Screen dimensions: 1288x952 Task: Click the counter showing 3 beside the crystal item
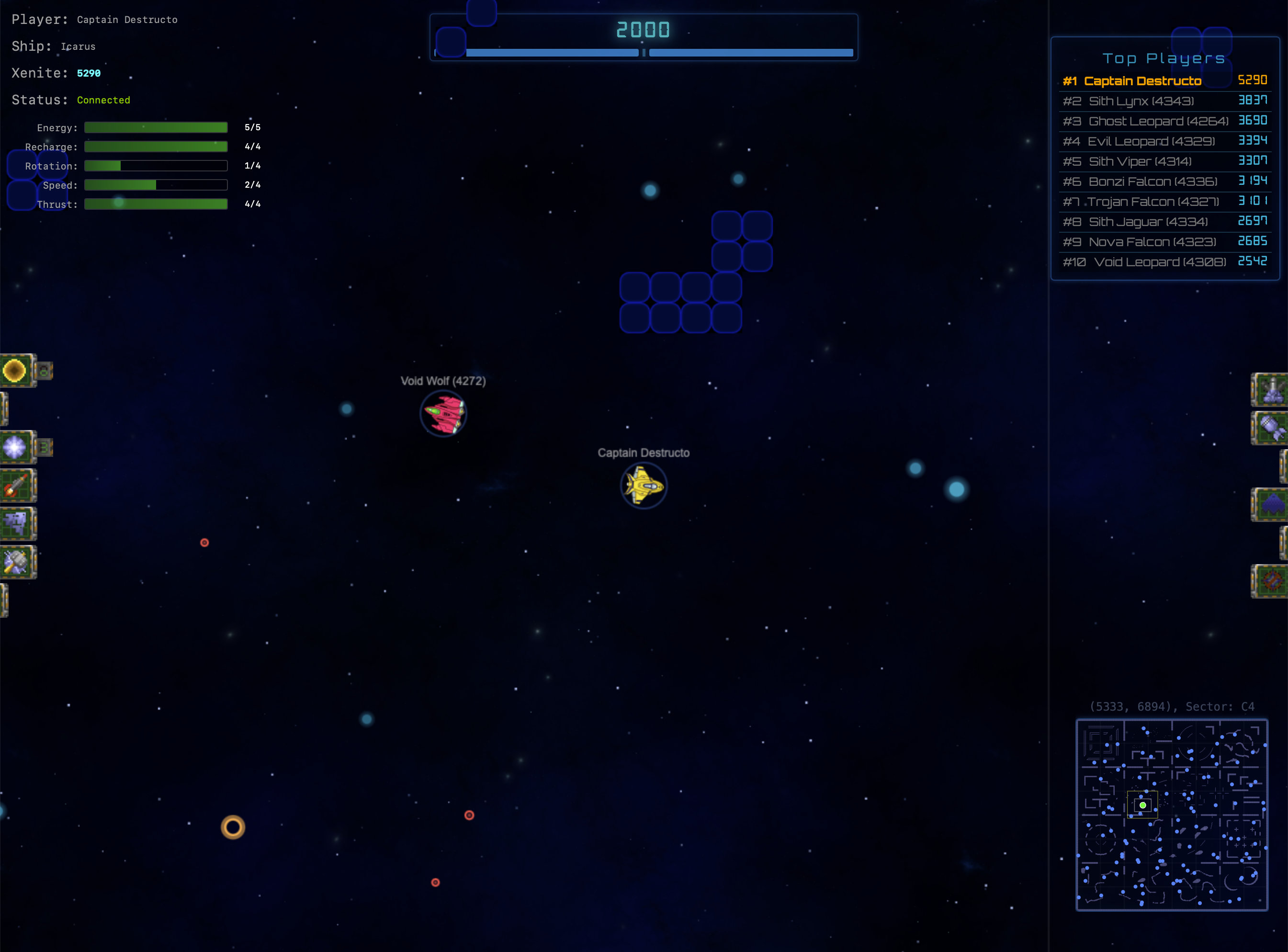(x=45, y=447)
